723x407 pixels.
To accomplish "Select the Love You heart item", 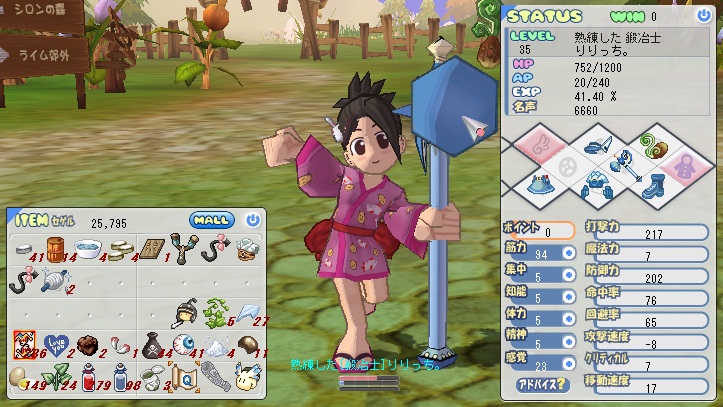I will [x=56, y=345].
